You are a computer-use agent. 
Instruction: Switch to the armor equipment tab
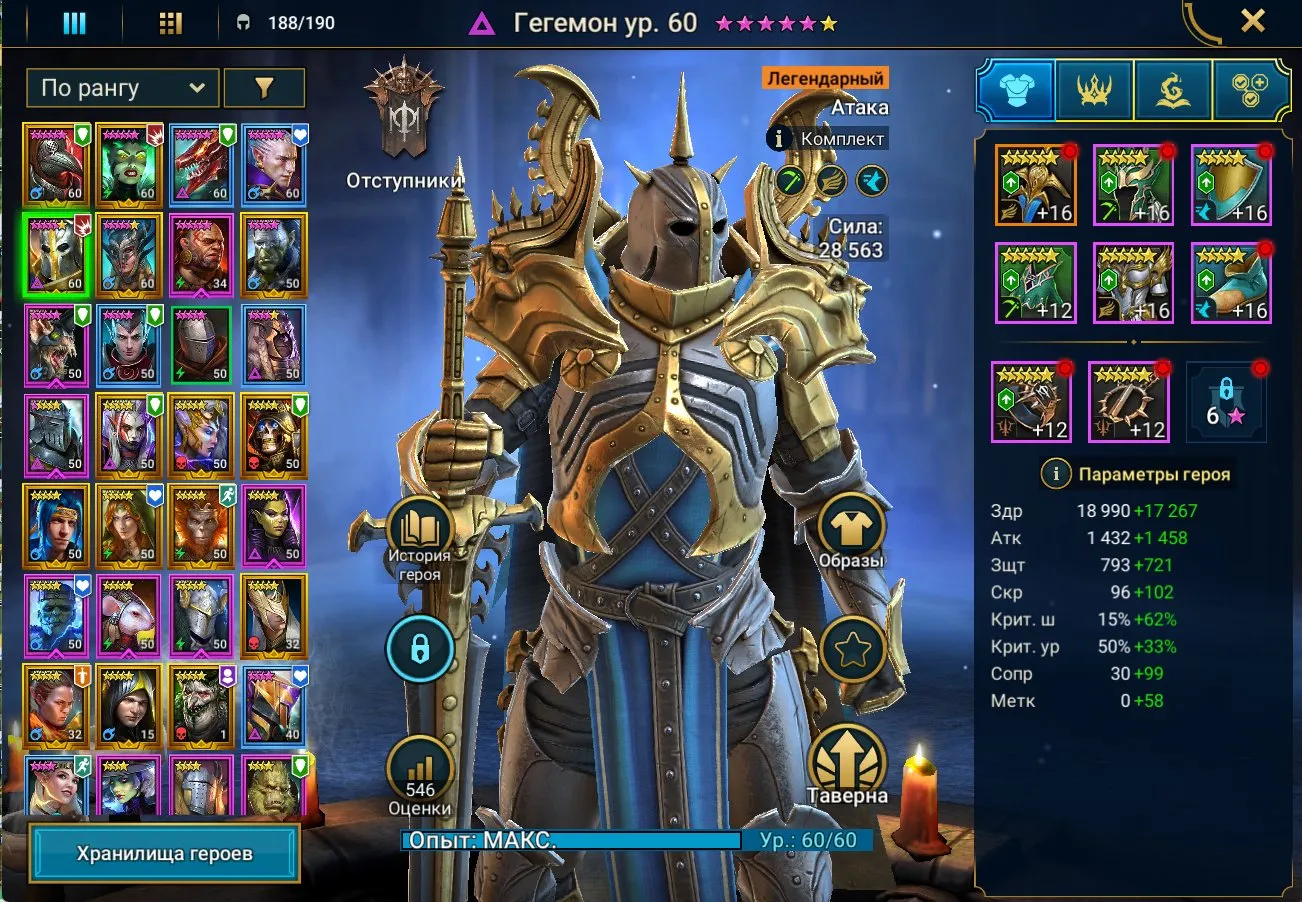1015,88
